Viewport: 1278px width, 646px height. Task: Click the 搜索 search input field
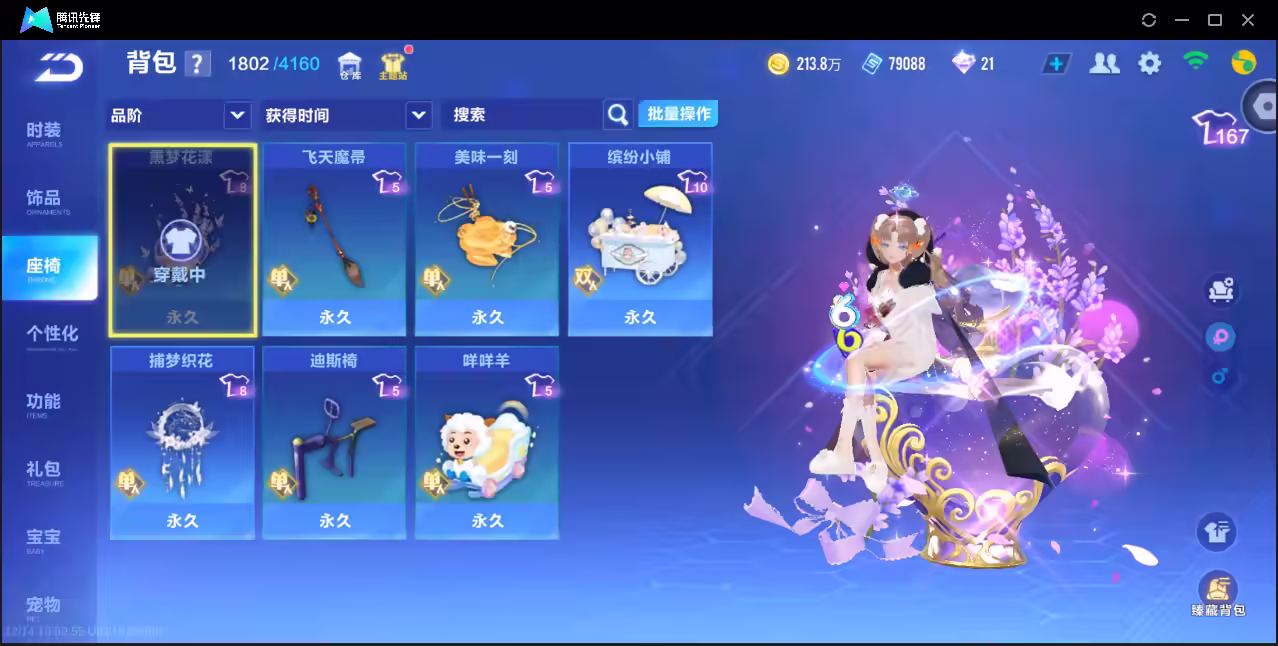pos(522,115)
